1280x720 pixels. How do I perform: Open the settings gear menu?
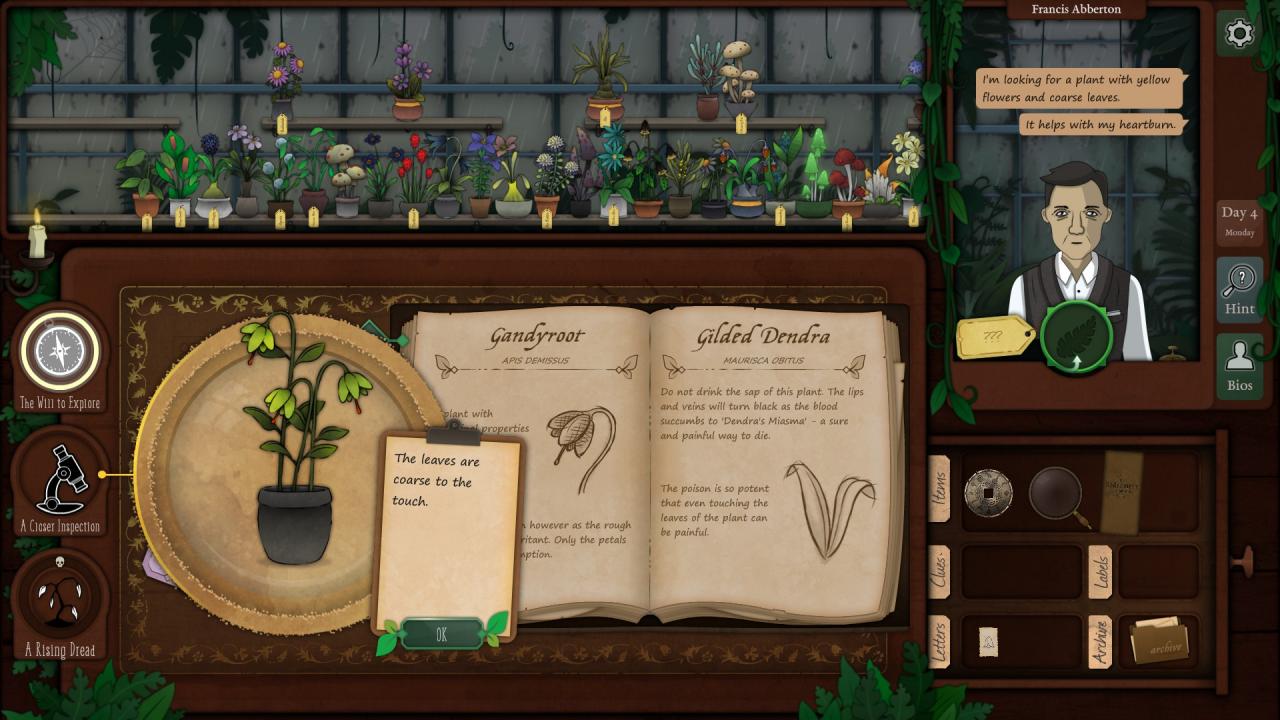1239,34
